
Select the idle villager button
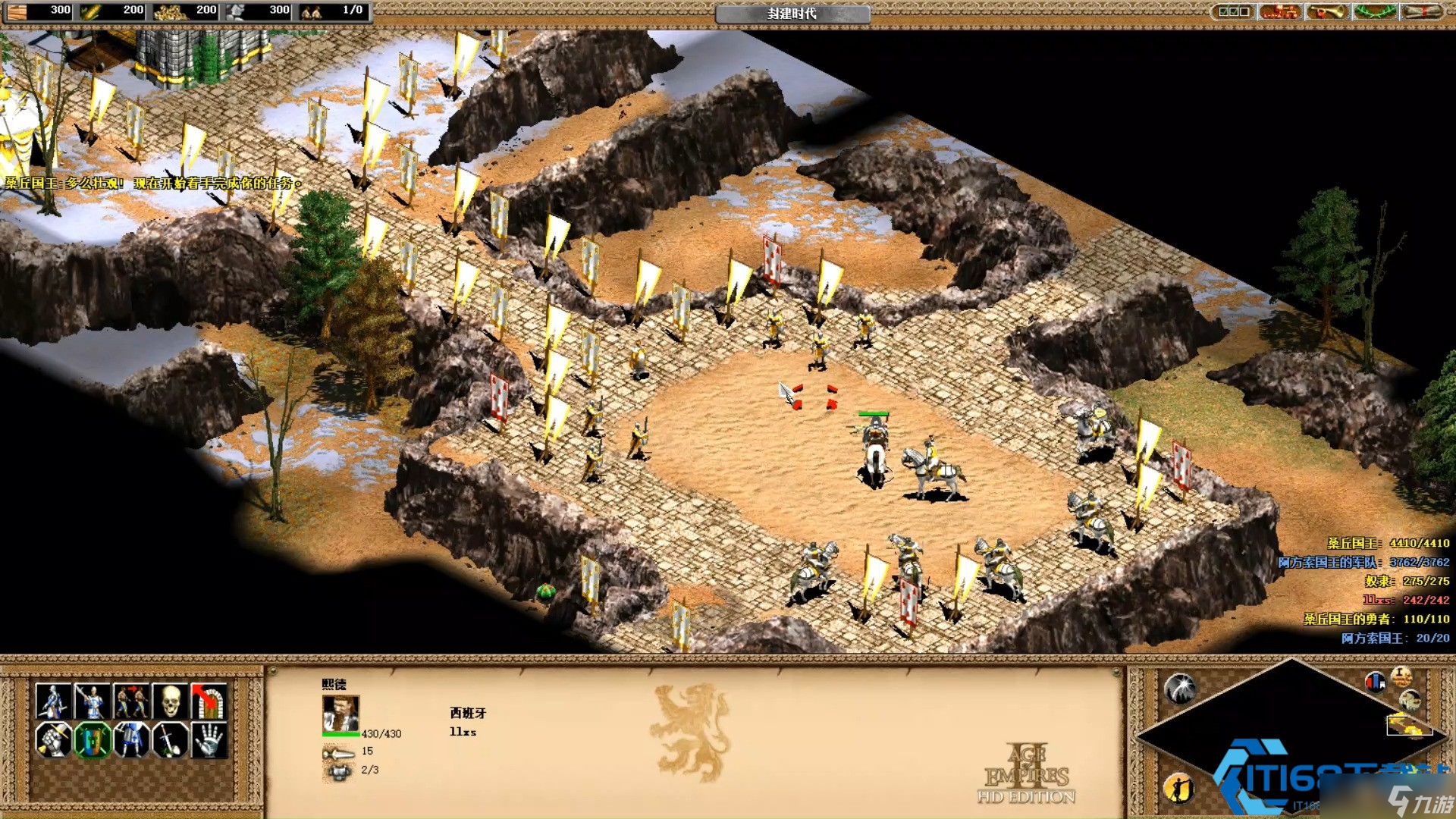coord(1178,789)
